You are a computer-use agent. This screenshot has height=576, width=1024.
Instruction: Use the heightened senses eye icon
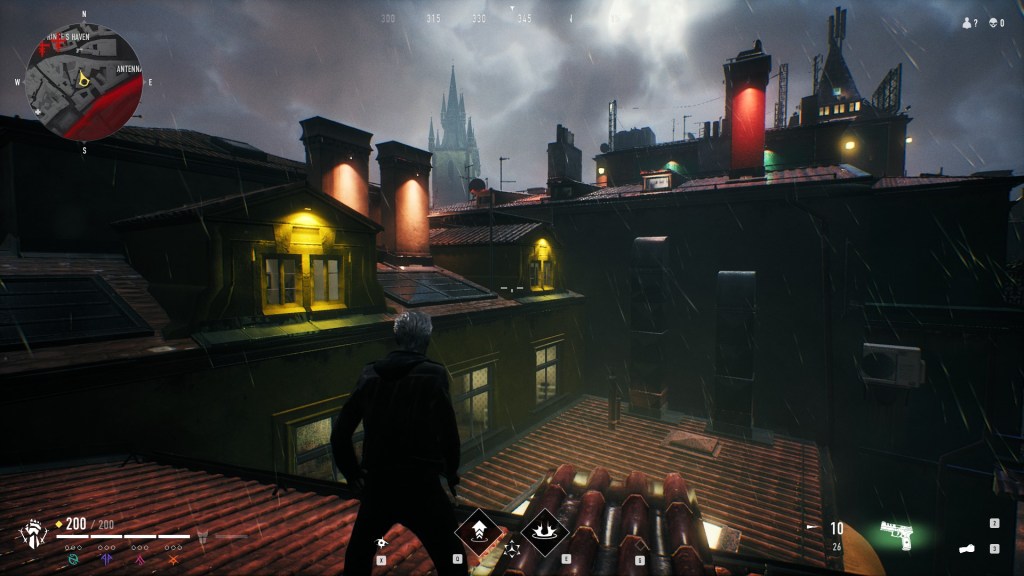point(381,542)
